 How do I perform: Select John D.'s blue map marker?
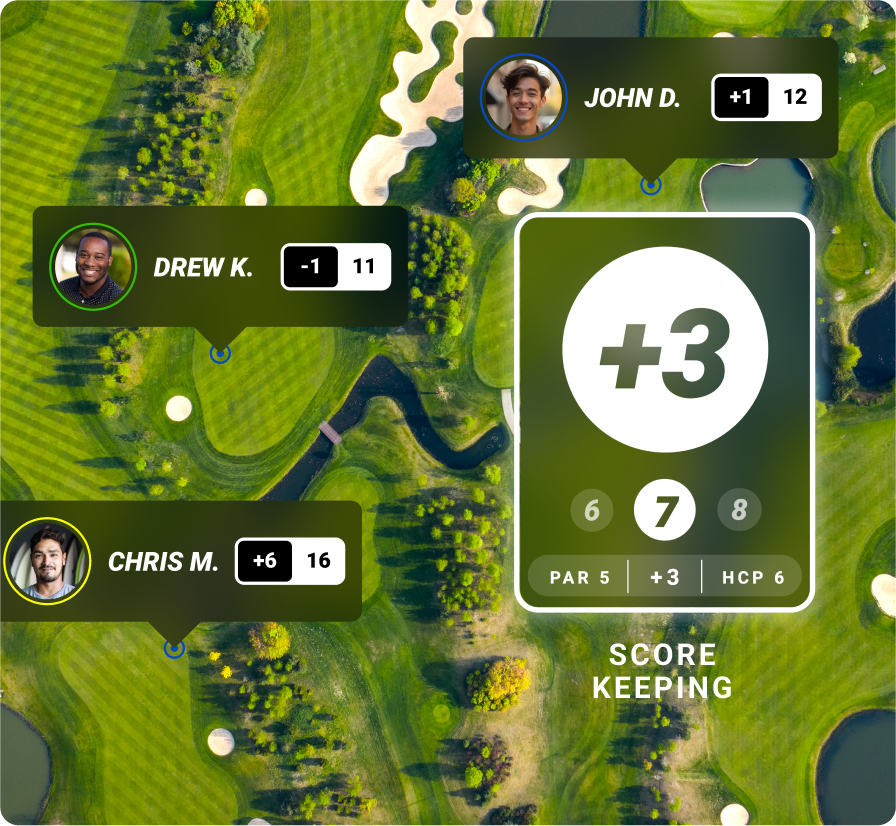coord(651,185)
